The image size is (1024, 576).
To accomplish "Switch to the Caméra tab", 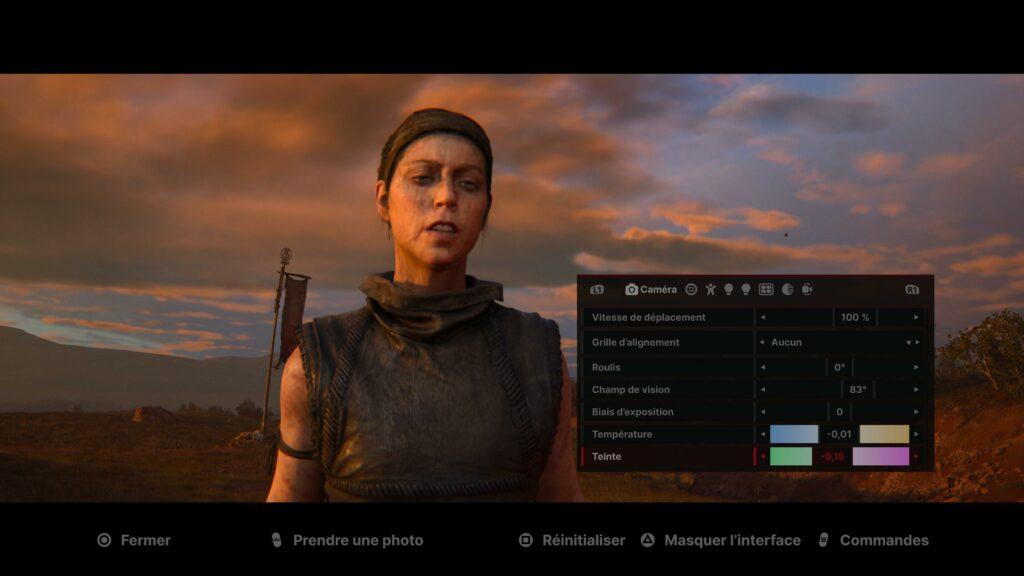I will pos(651,289).
